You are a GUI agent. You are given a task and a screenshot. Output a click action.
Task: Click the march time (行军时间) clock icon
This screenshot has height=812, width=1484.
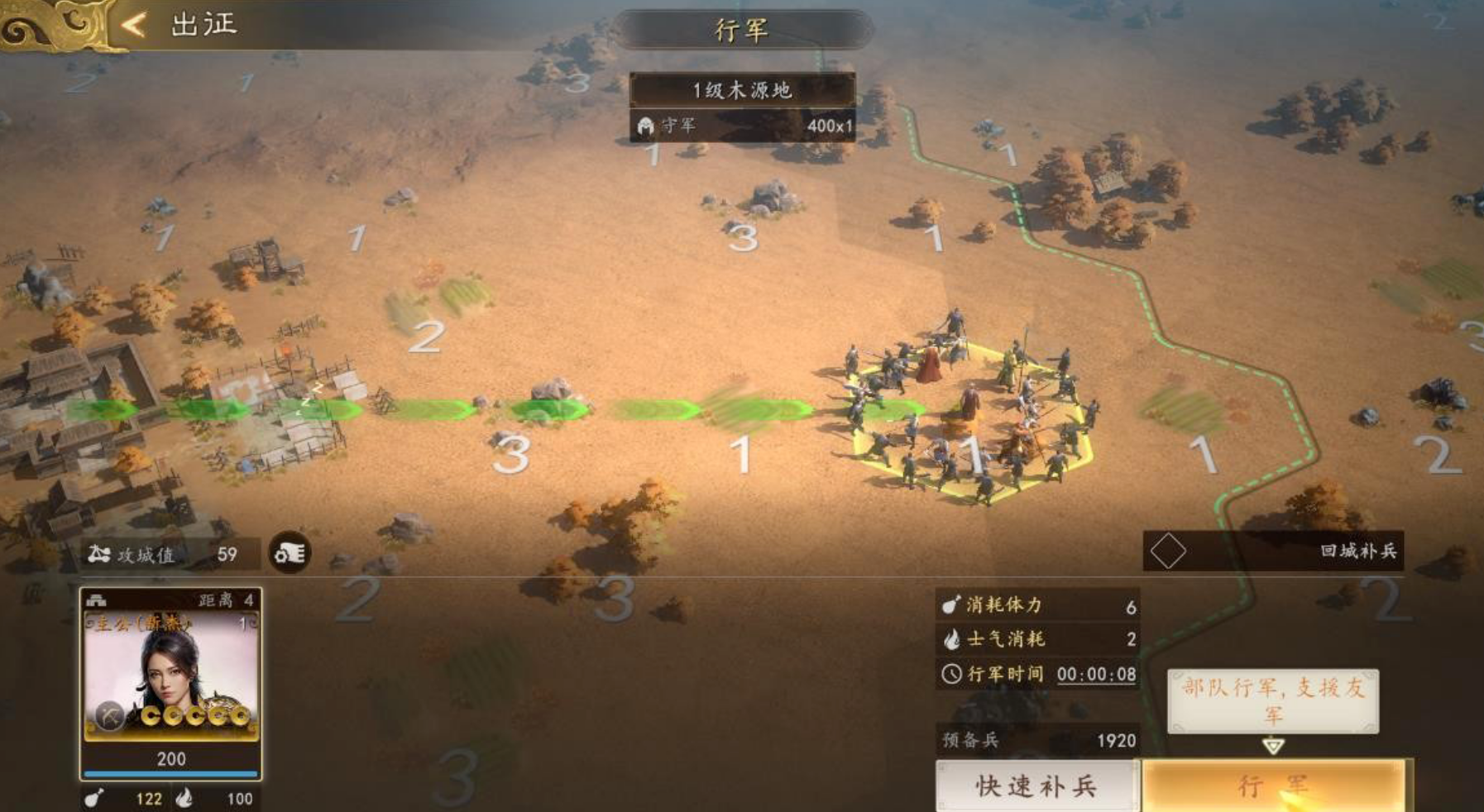[951, 674]
